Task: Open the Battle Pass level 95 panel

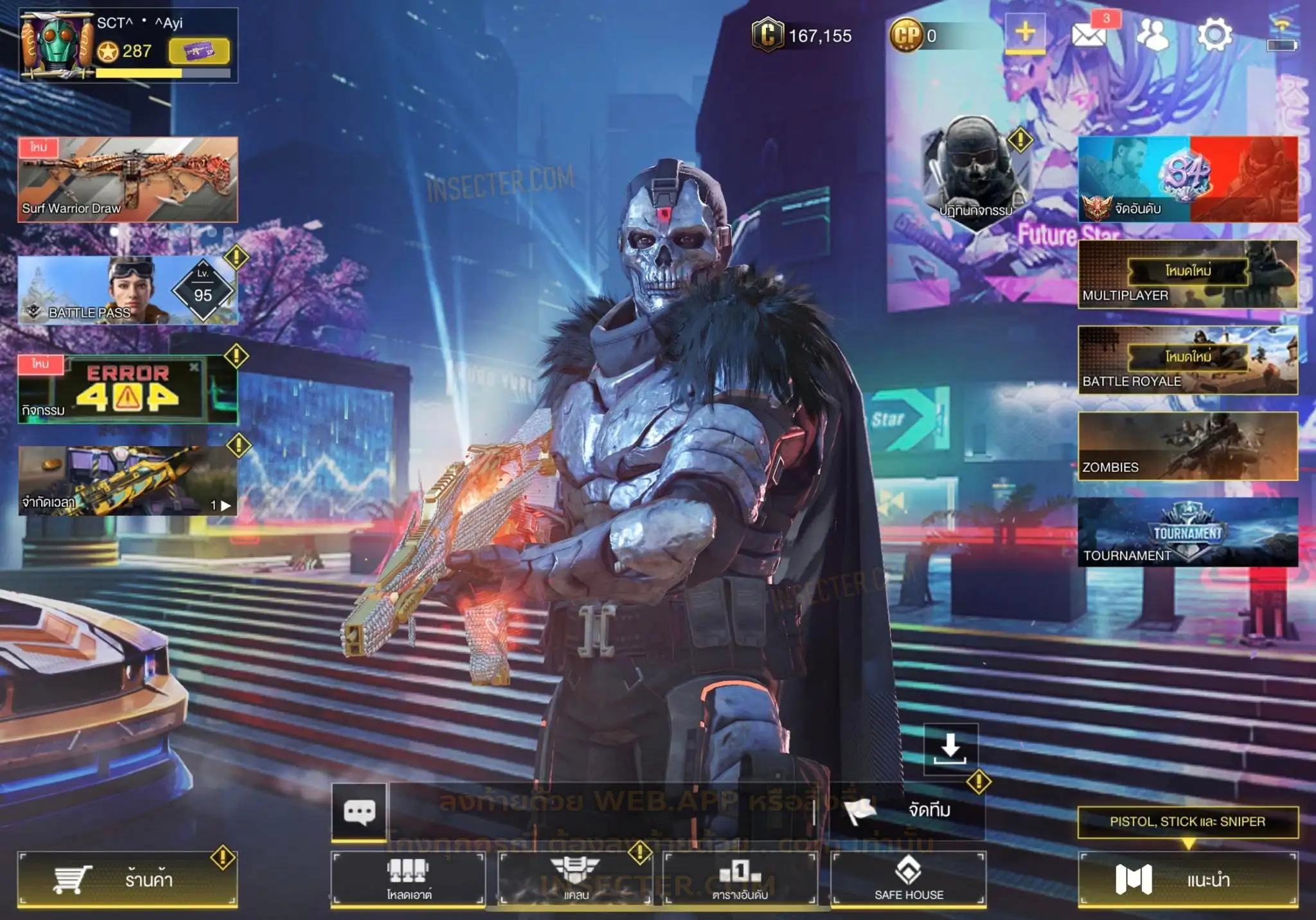Action: coord(127,291)
